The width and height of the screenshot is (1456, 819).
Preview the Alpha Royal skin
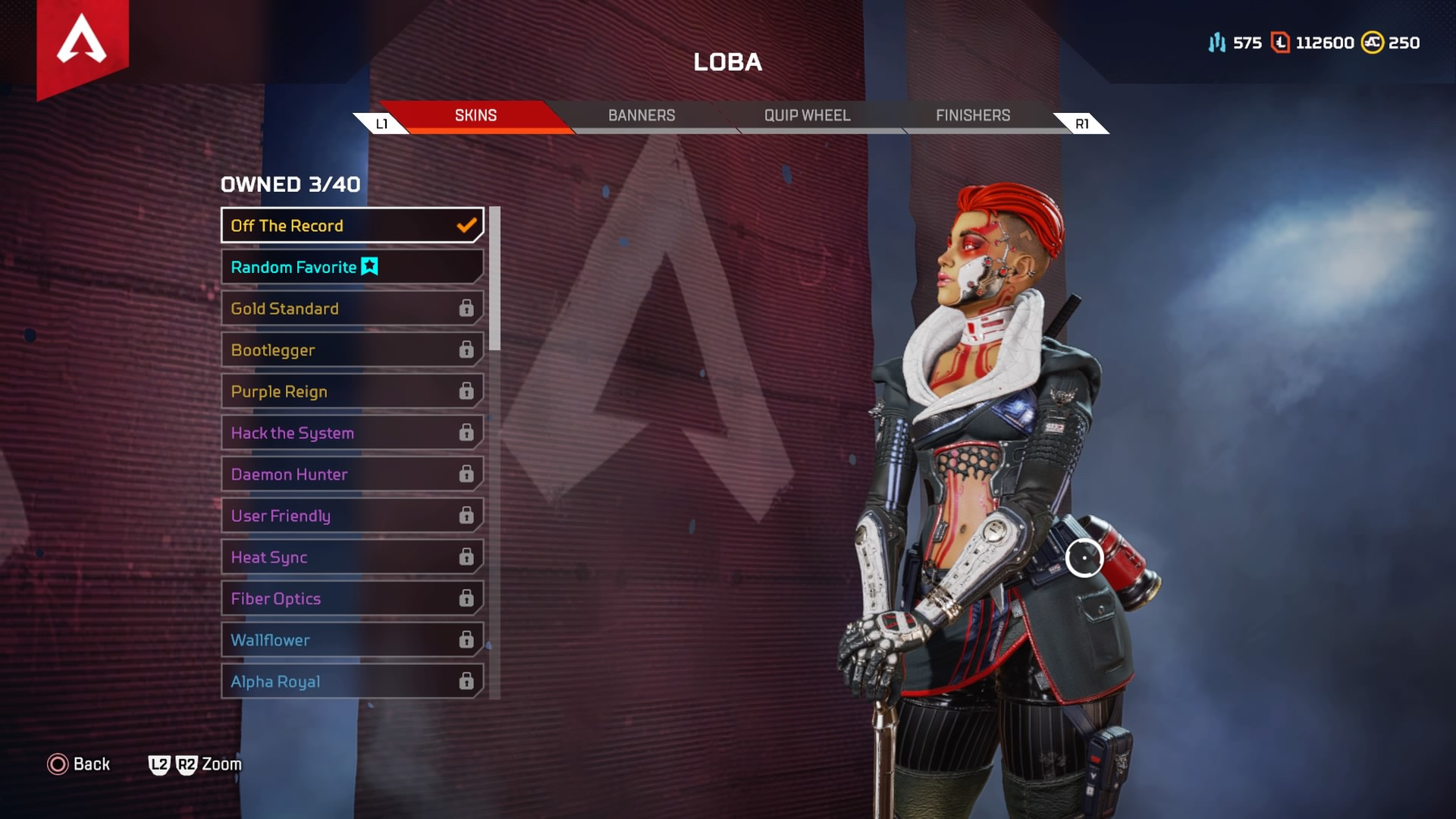click(x=352, y=682)
